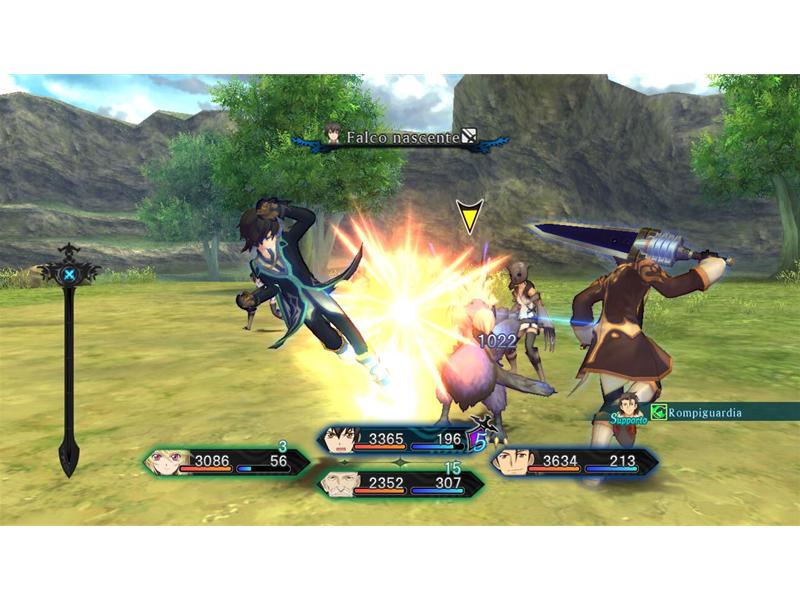This screenshot has width=800, height=600.
Task: Click the Falco nascente arte banner
Action: (x=402, y=137)
